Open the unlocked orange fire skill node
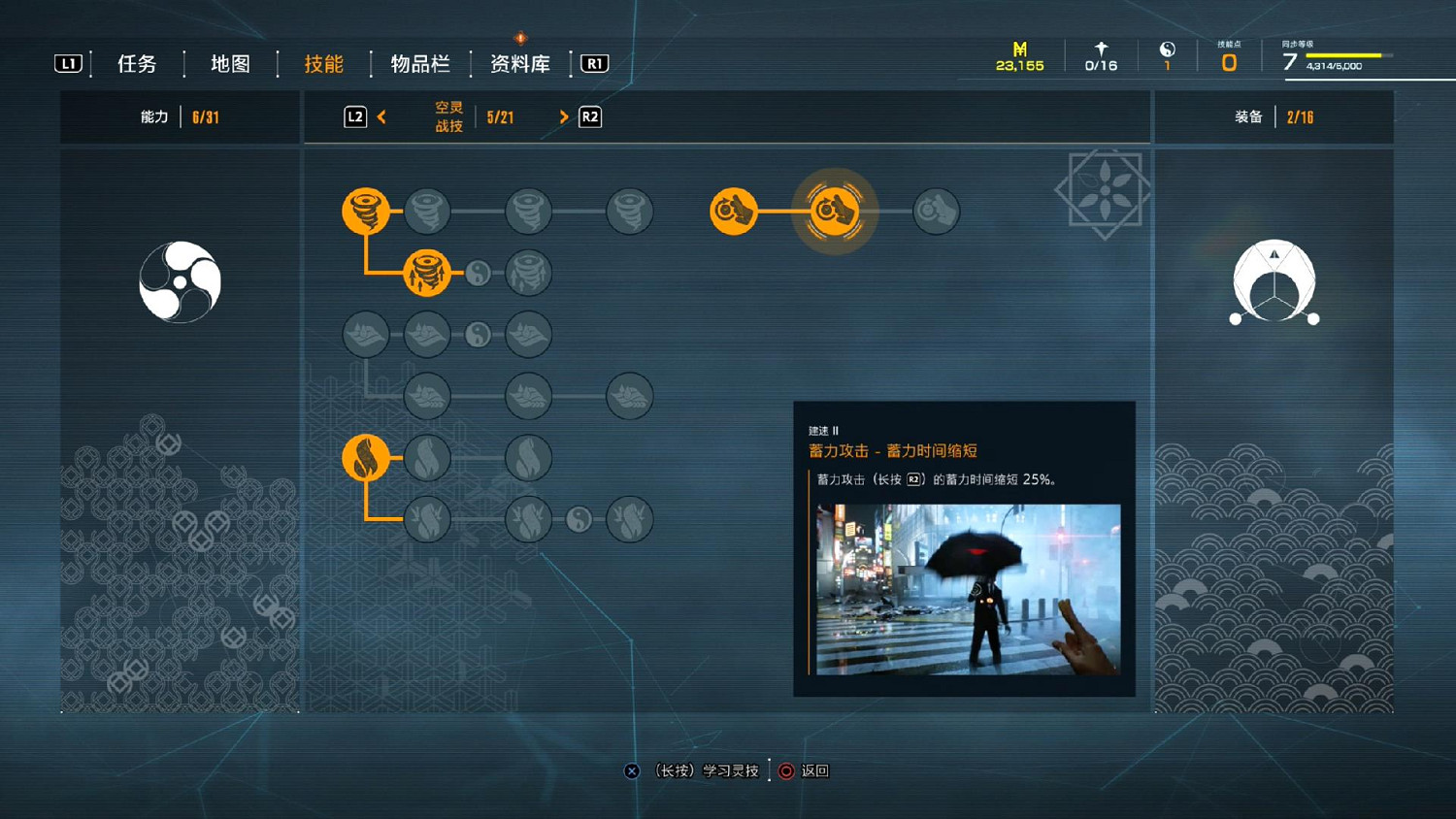 coord(364,456)
